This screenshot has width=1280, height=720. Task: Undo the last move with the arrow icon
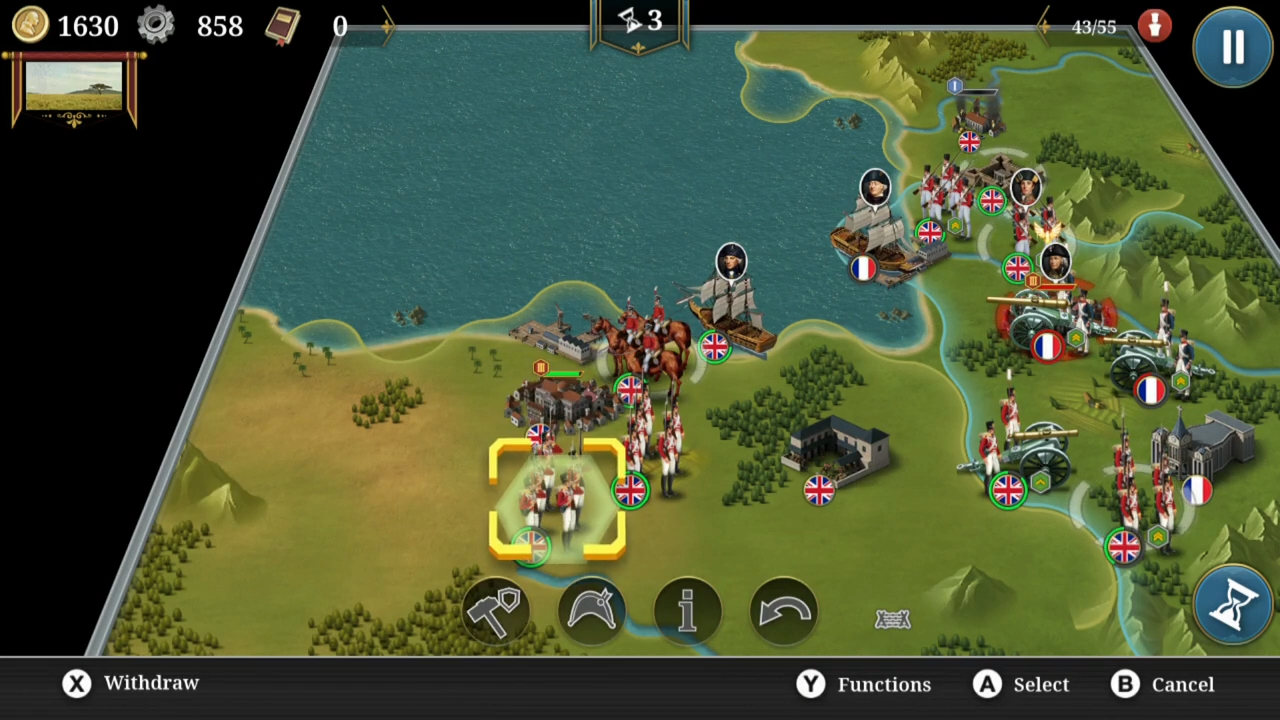click(785, 610)
